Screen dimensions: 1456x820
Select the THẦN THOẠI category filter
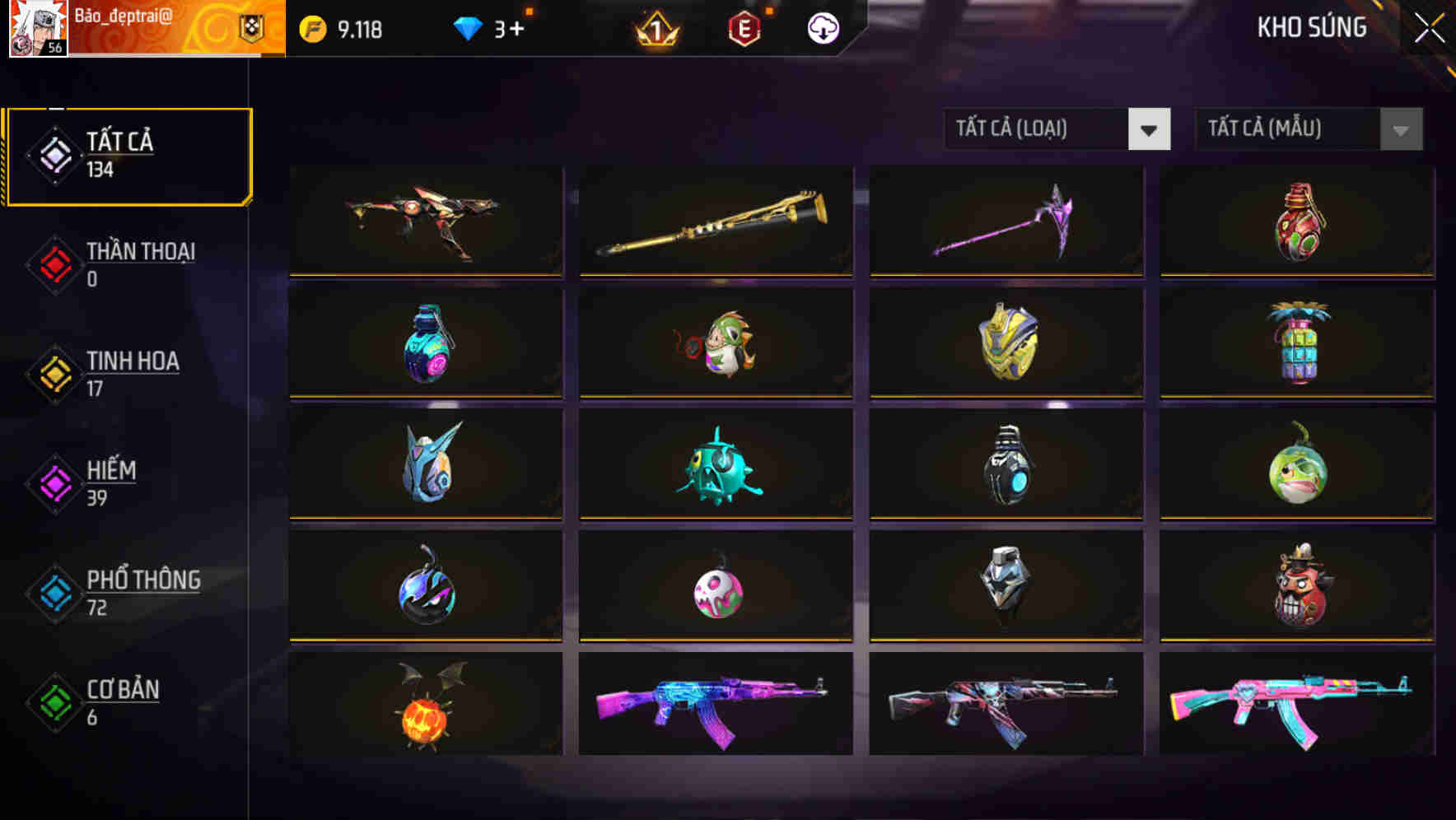pyautogui.click(x=138, y=263)
